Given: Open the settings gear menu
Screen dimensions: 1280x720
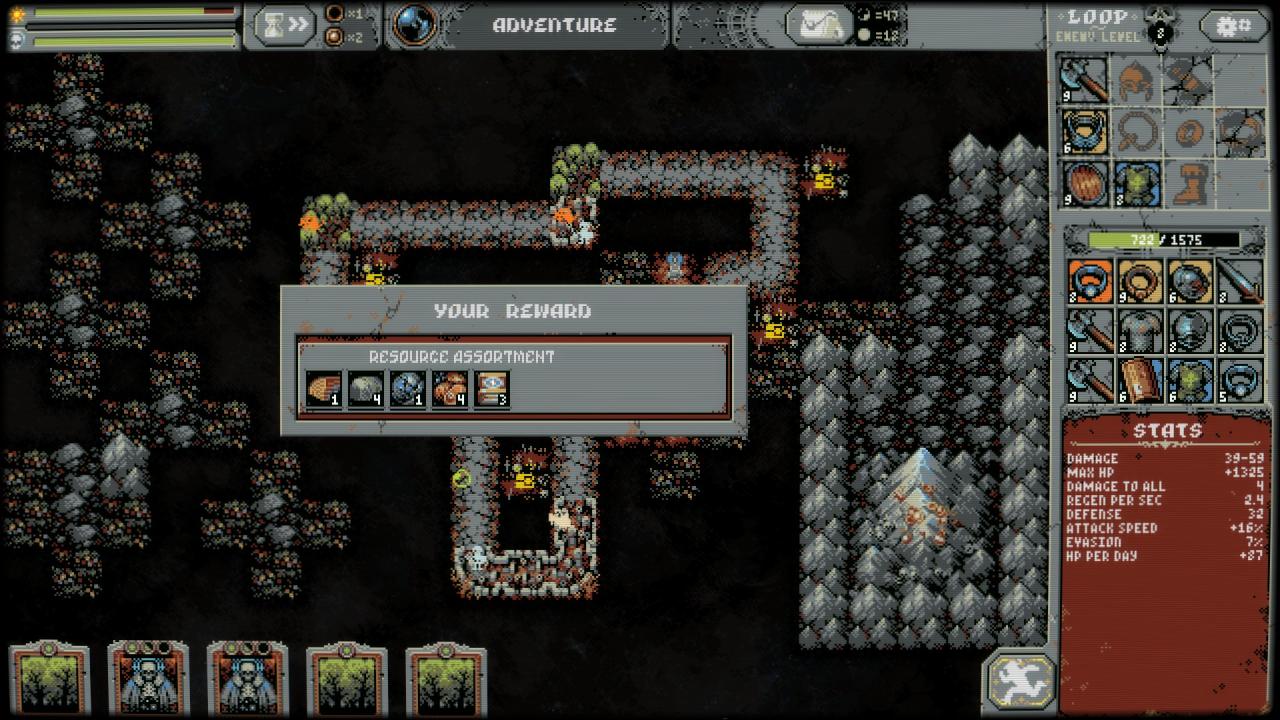Looking at the screenshot, I should [x=1234, y=26].
